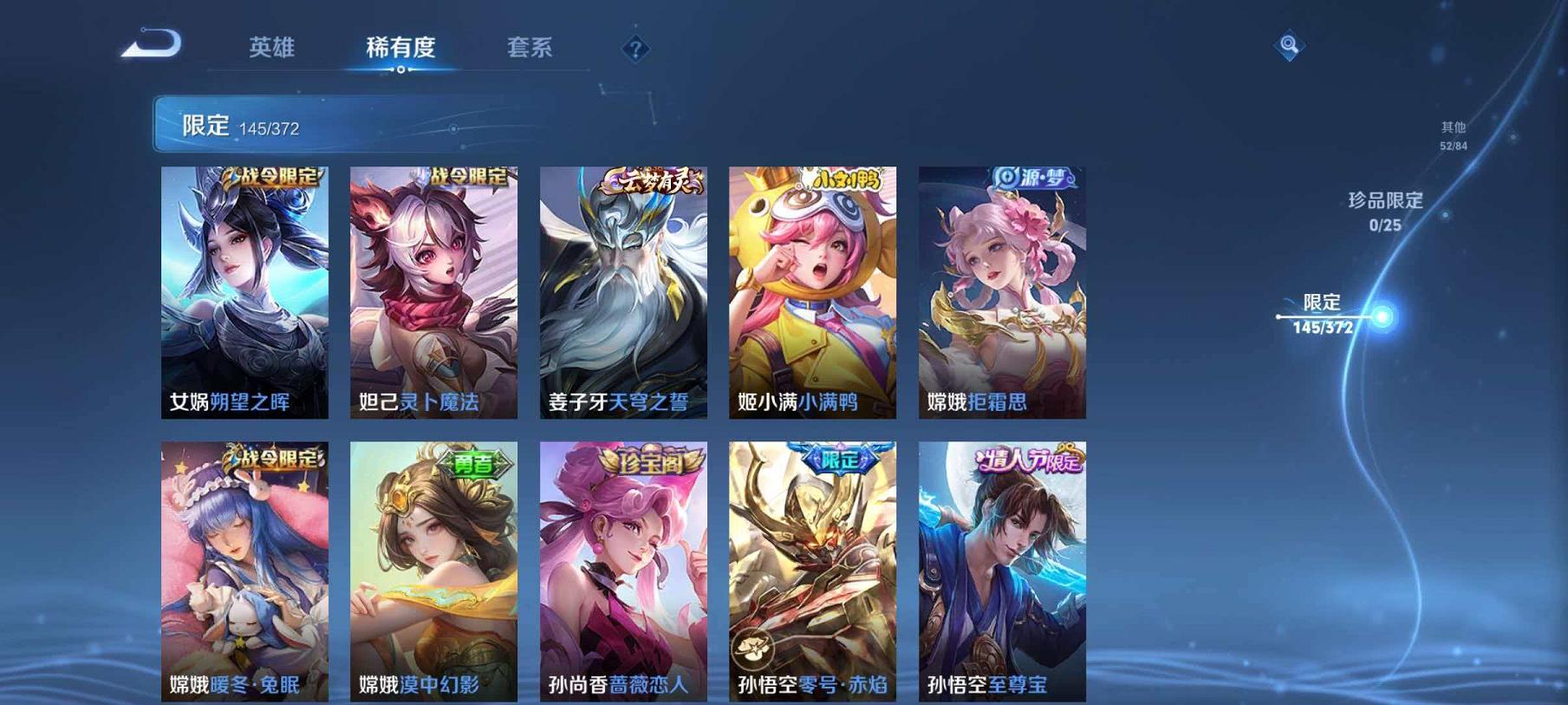Image resolution: width=1568 pixels, height=705 pixels.
Task: Switch to the 英雄 tab
Action: click(271, 49)
